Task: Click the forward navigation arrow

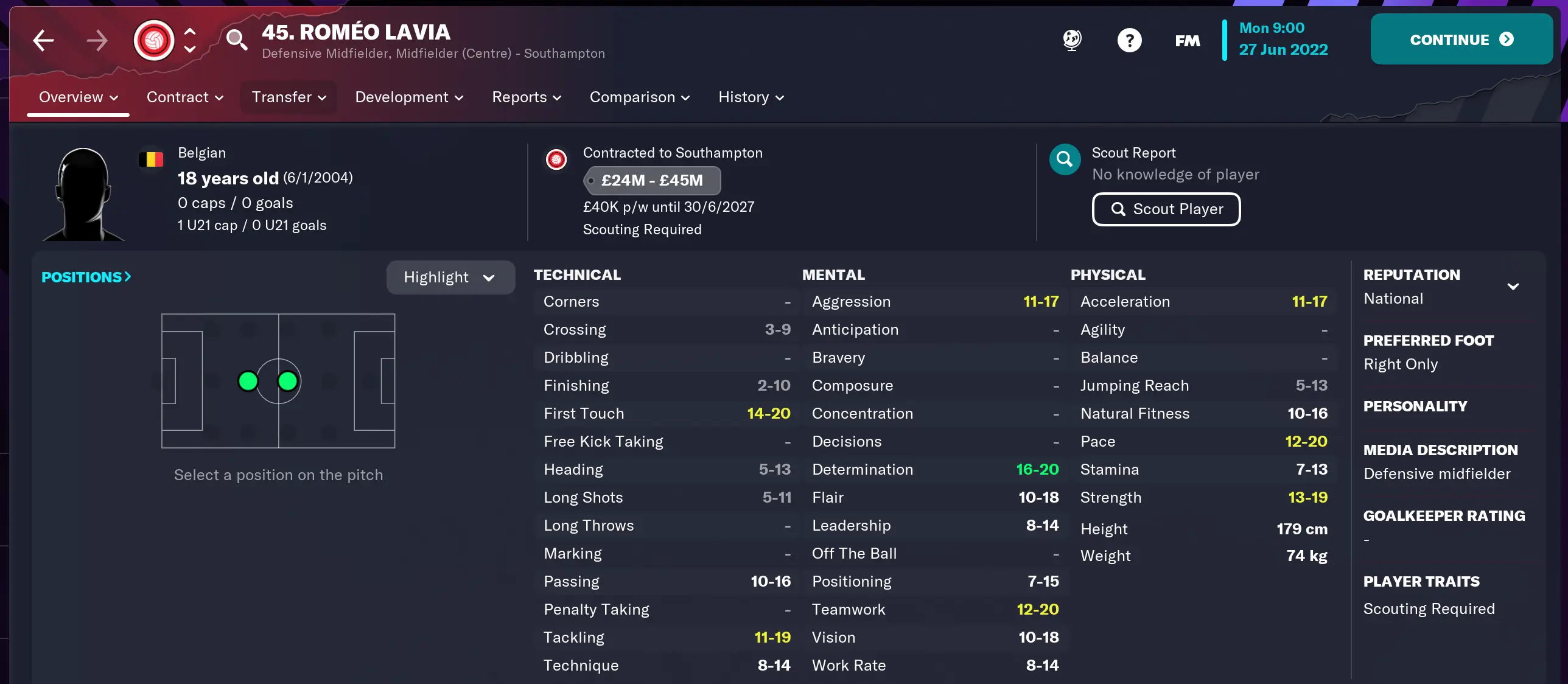Action: point(97,40)
